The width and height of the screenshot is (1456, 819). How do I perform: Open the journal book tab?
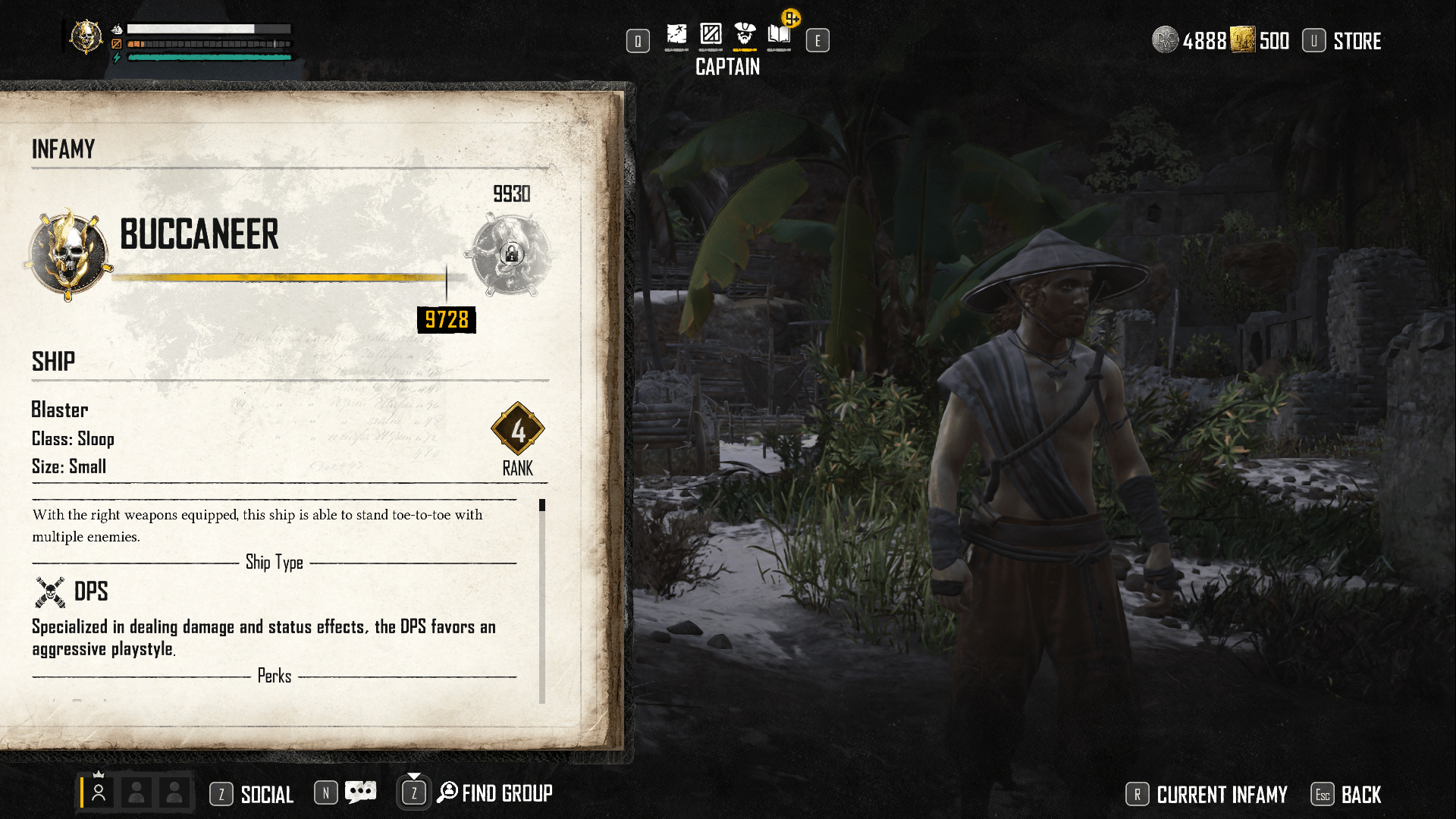(x=779, y=35)
